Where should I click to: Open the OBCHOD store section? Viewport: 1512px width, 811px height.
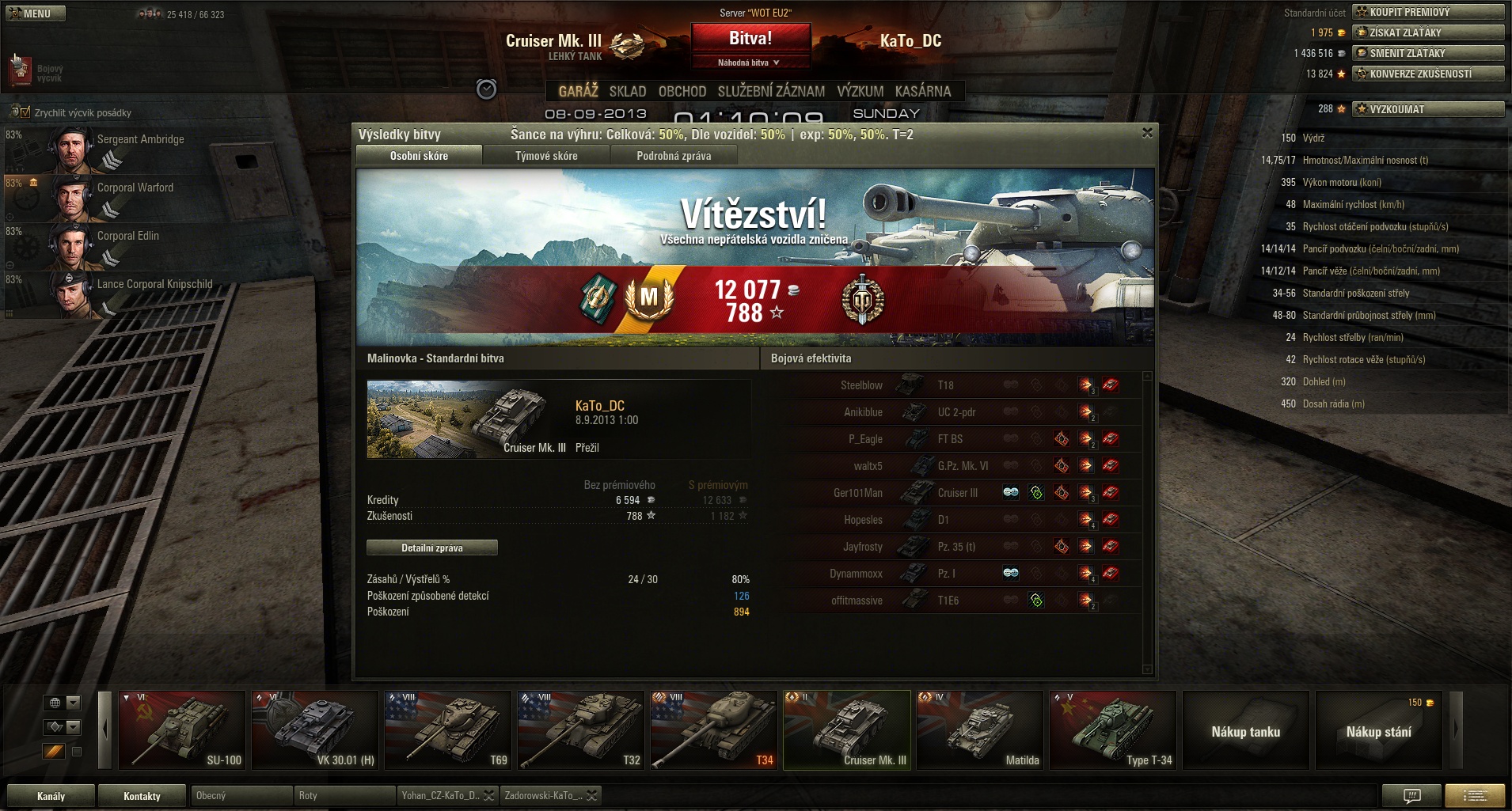(682, 91)
